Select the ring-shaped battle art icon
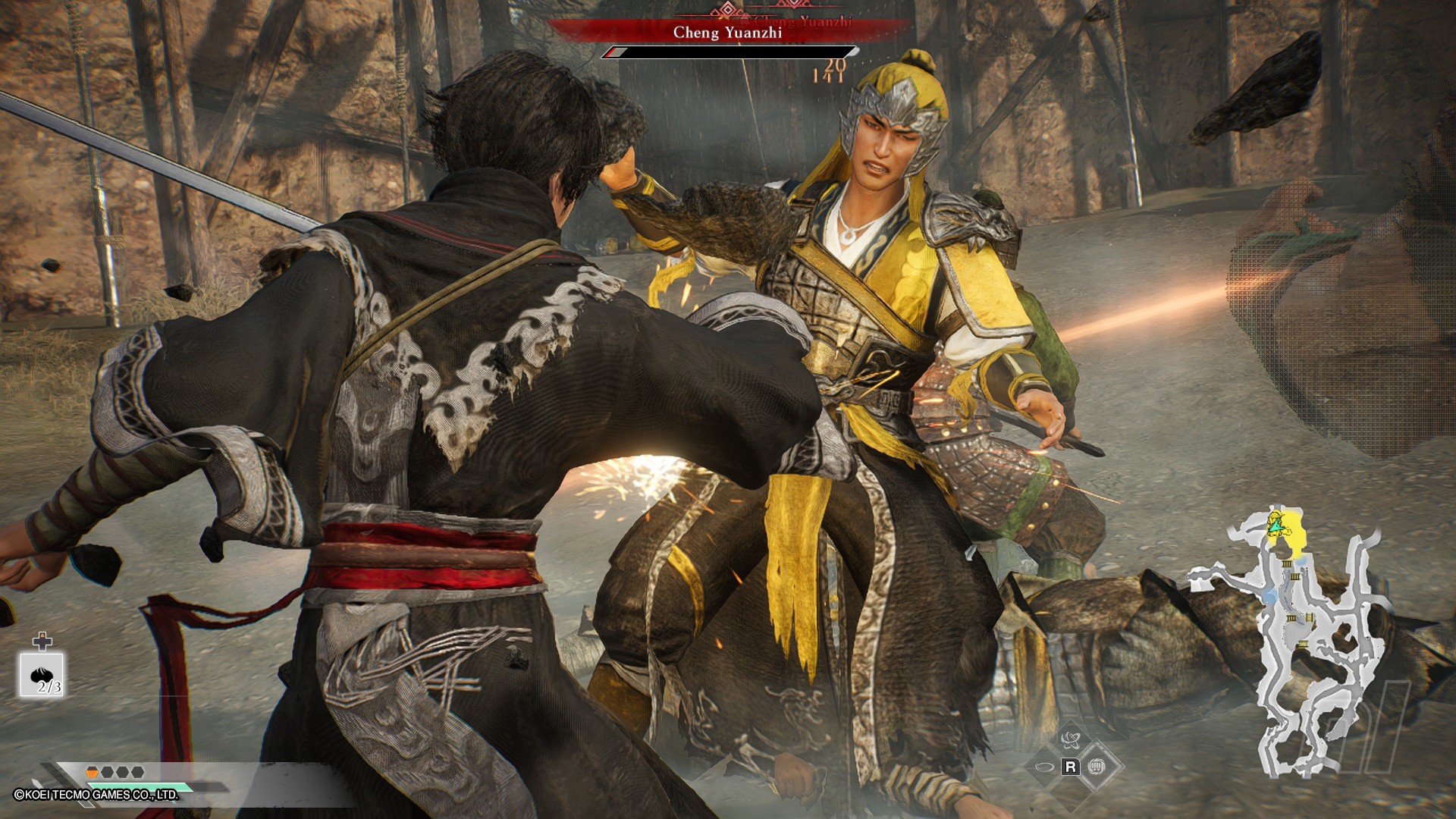This screenshot has height=819, width=1456. click(1043, 767)
